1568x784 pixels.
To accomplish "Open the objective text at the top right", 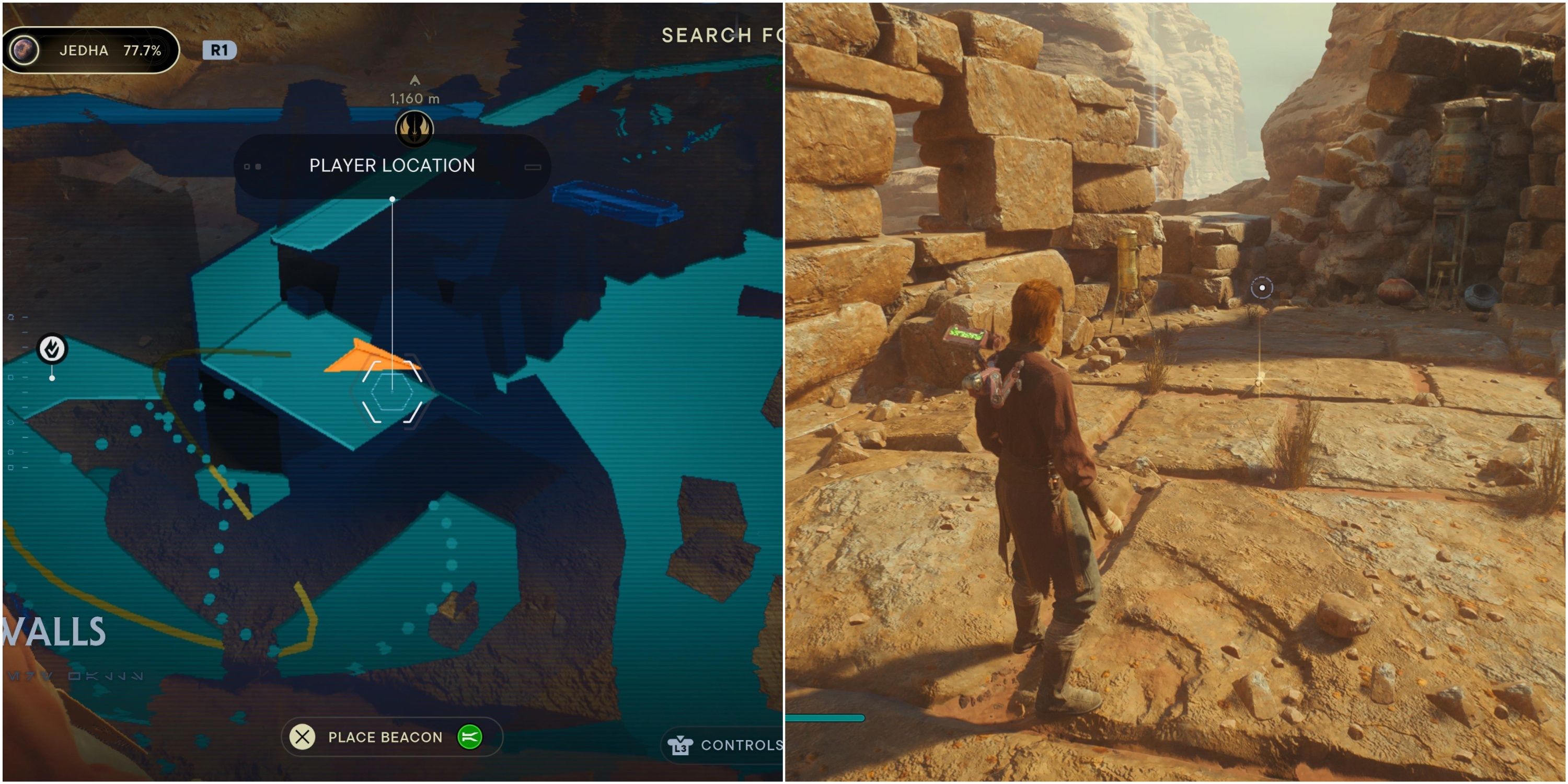I will [721, 34].
